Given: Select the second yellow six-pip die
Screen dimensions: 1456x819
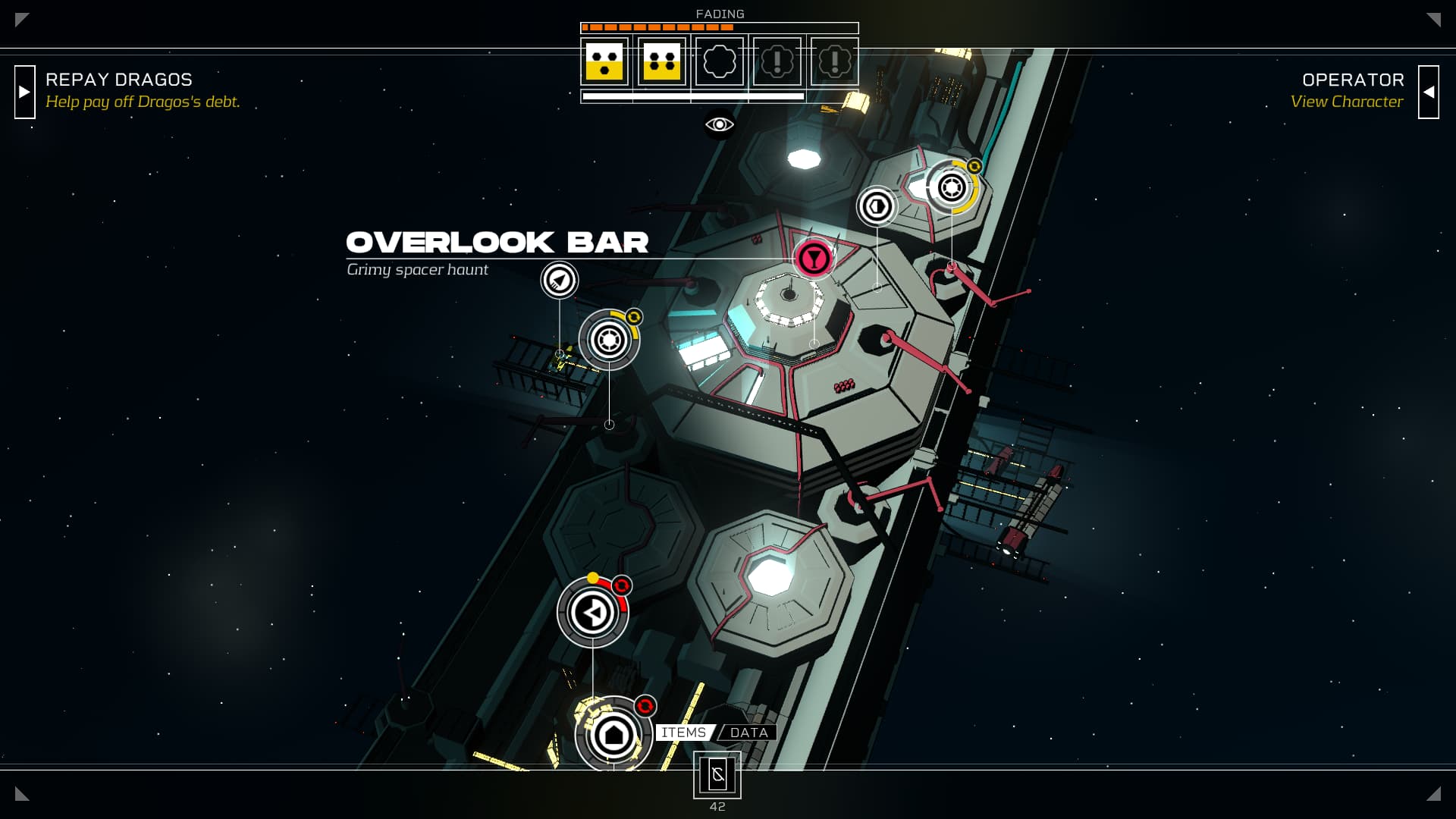Looking at the screenshot, I should (661, 61).
